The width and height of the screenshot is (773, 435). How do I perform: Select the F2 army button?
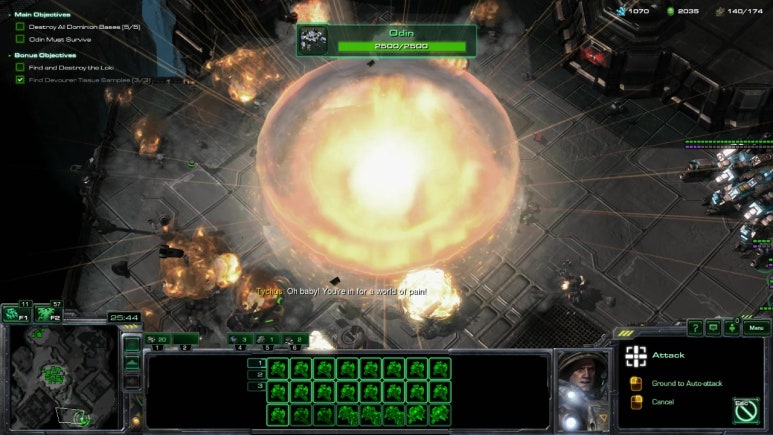(x=46, y=313)
